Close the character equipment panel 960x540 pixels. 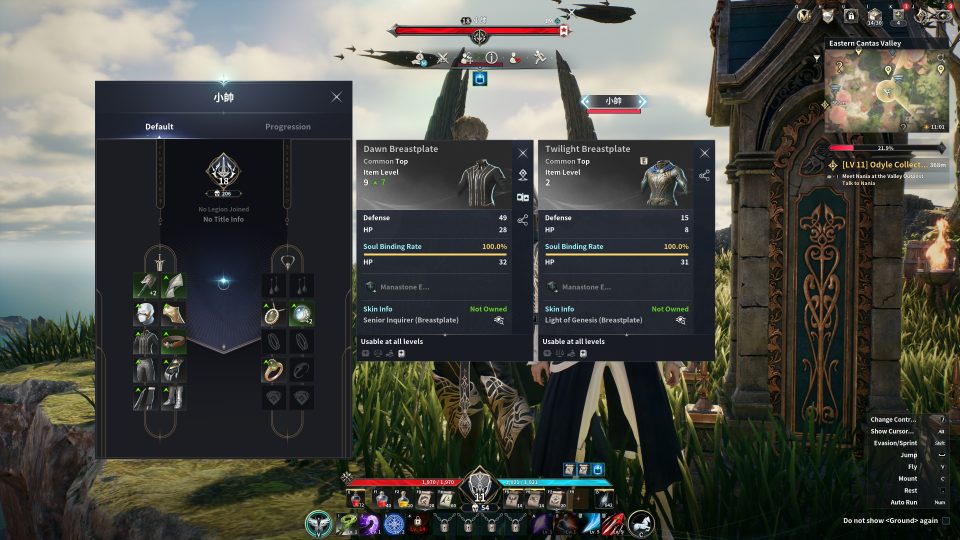[x=336, y=97]
